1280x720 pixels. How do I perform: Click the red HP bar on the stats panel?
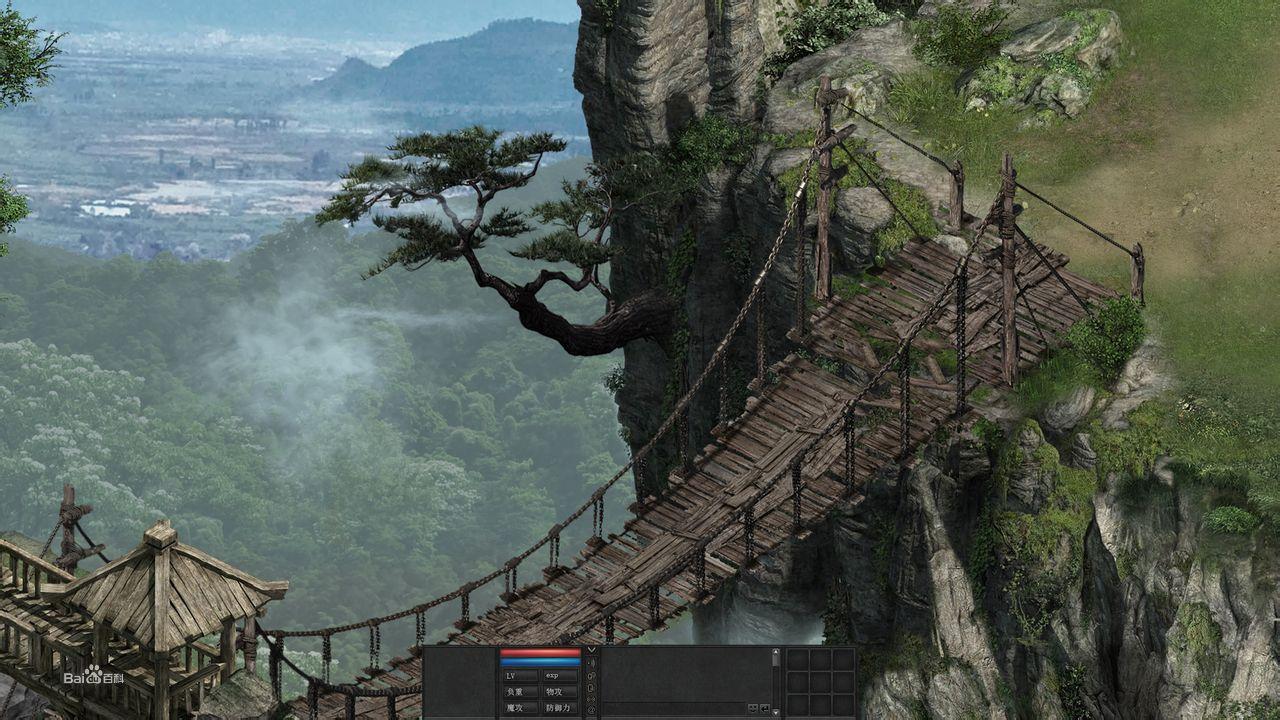(540, 651)
